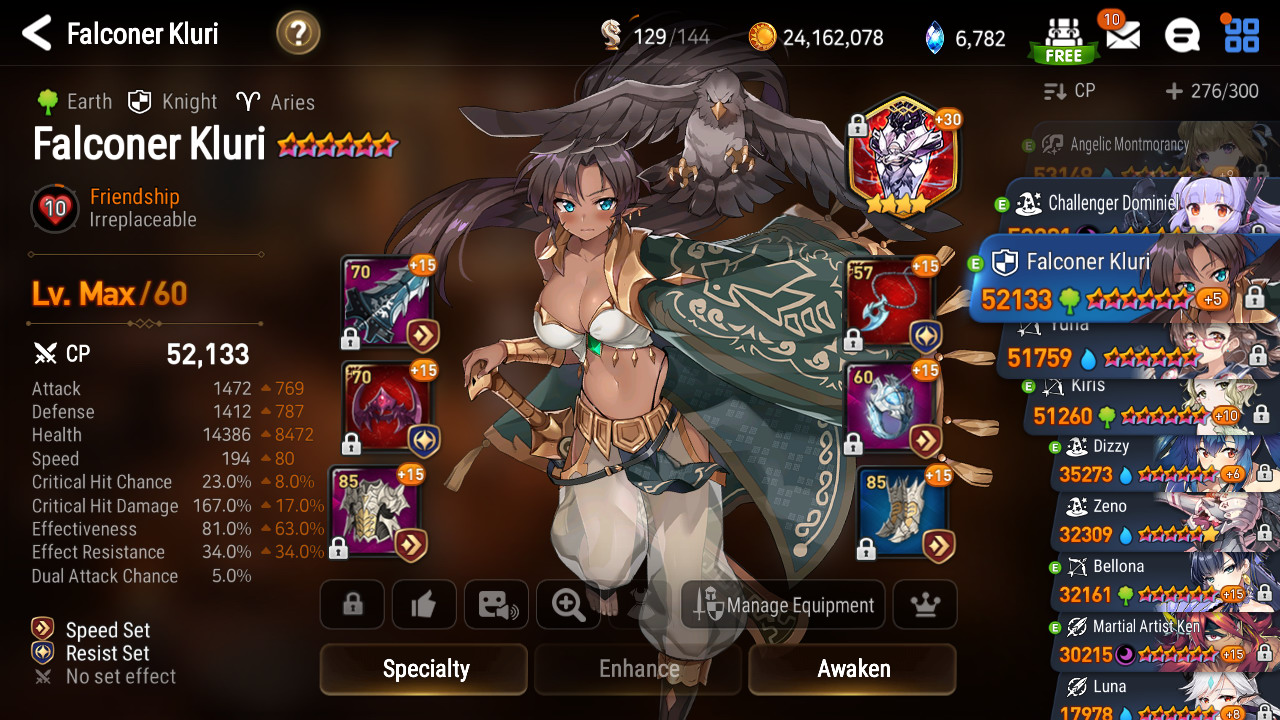The width and height of the screenshot is (1280, 720).
Task: Claim the FREE gift icon
Action: (1063, 40)
